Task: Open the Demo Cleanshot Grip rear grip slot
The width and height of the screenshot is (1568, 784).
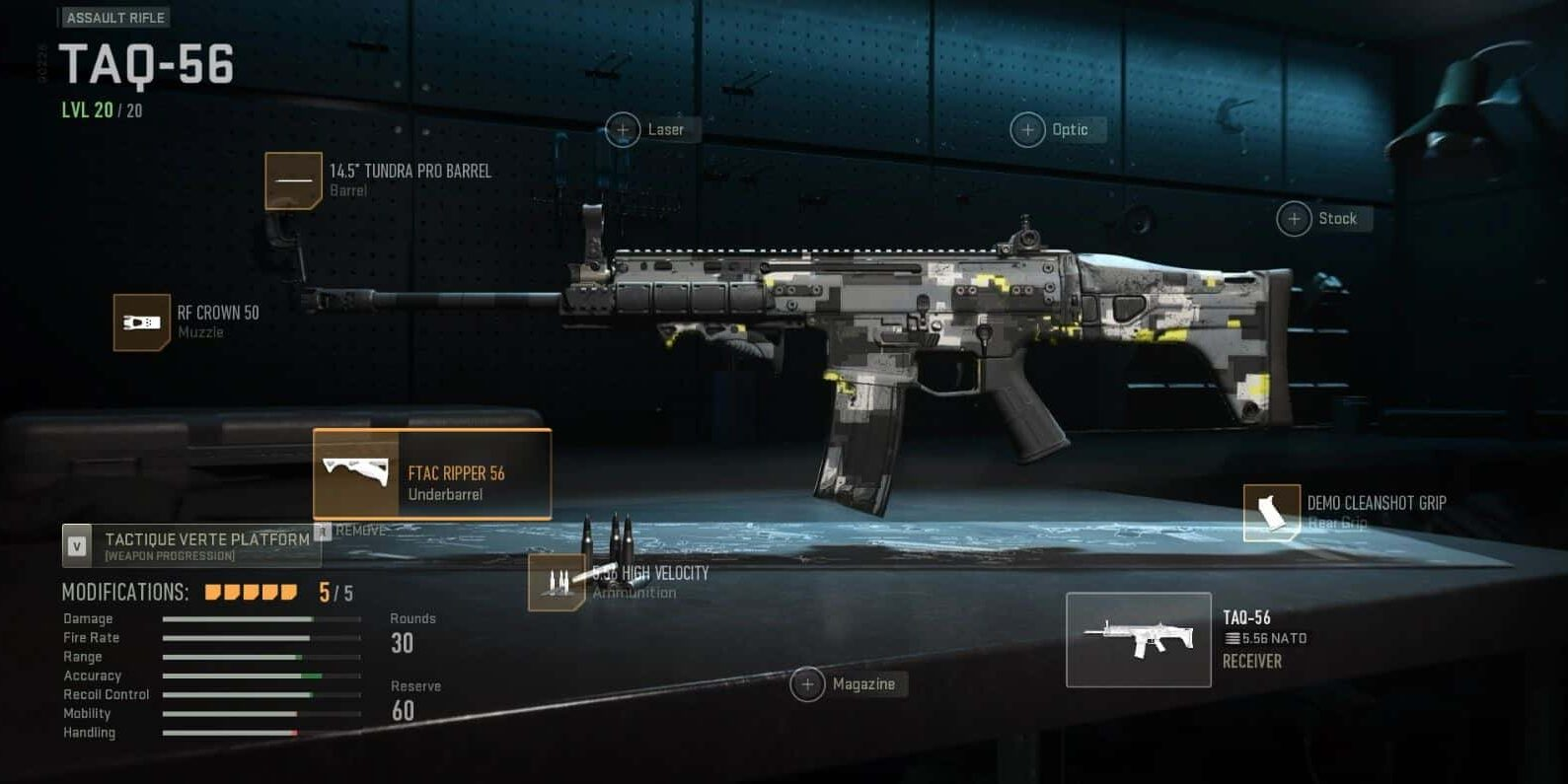Action: tap(1272, 513)
